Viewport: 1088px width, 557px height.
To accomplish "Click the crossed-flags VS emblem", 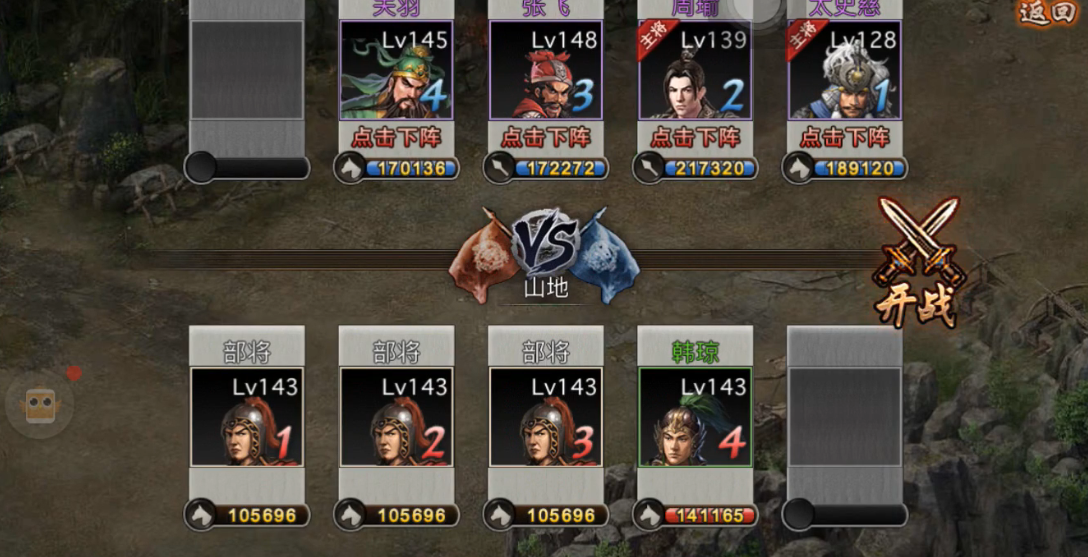I will (x=545, y=244).
